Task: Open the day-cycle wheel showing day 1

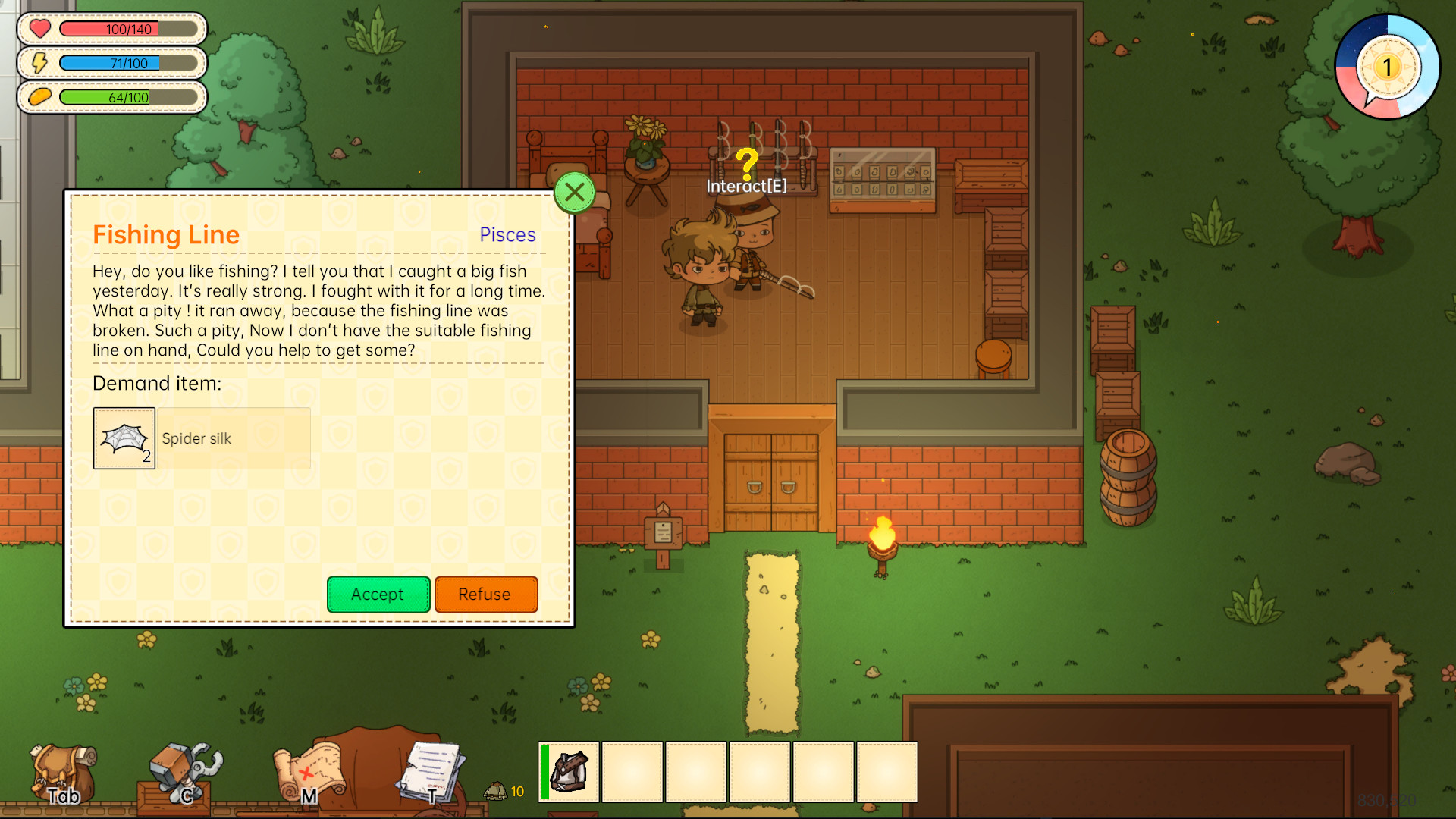Action: tap(1389, 67)
